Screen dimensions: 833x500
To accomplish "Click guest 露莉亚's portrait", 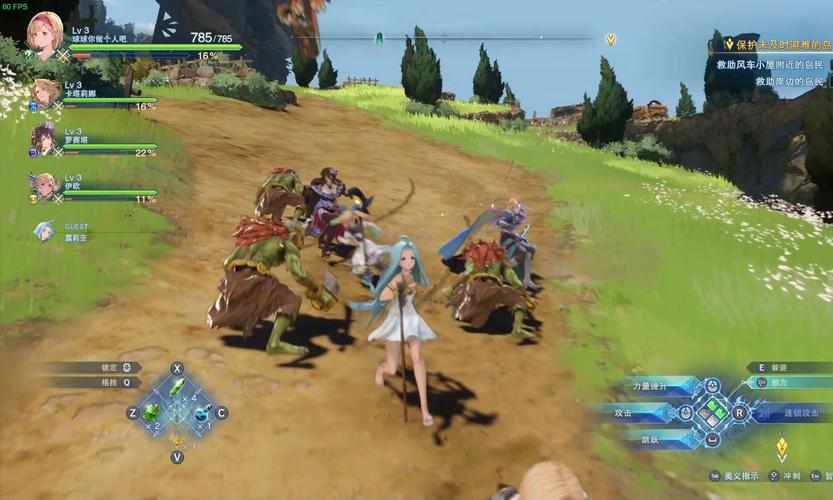I will pyautogui.click(x=44, y=231).
